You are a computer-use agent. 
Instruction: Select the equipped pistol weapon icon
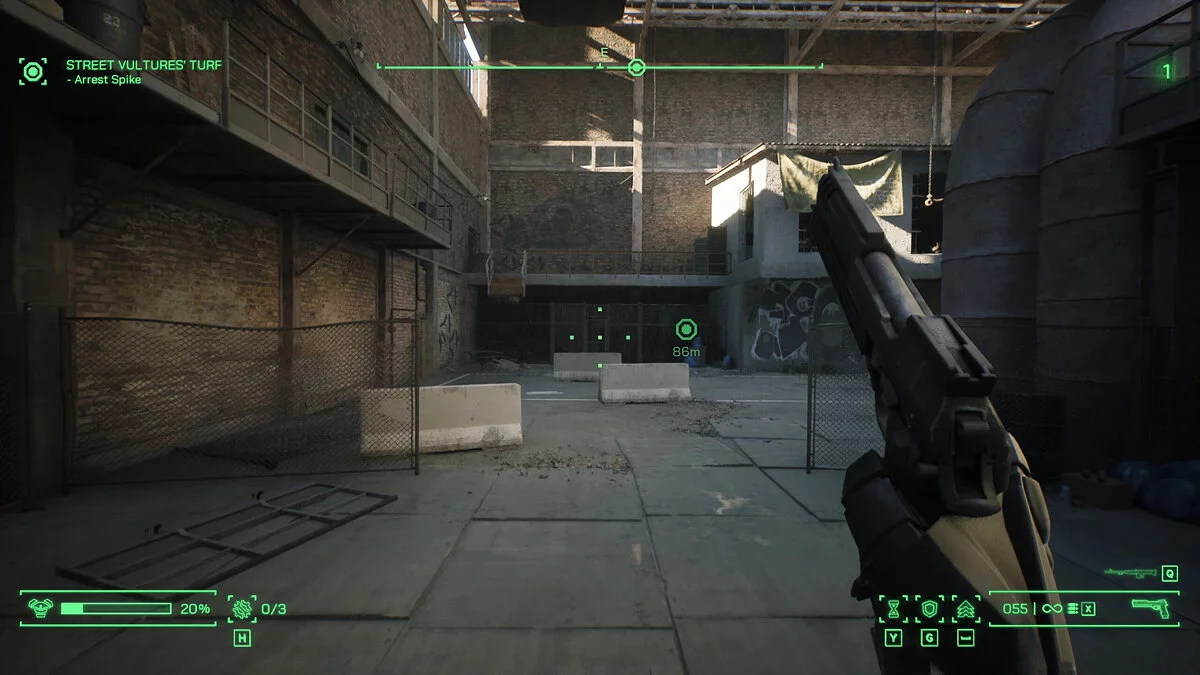pyautogui.click(x=1150, y=607)
